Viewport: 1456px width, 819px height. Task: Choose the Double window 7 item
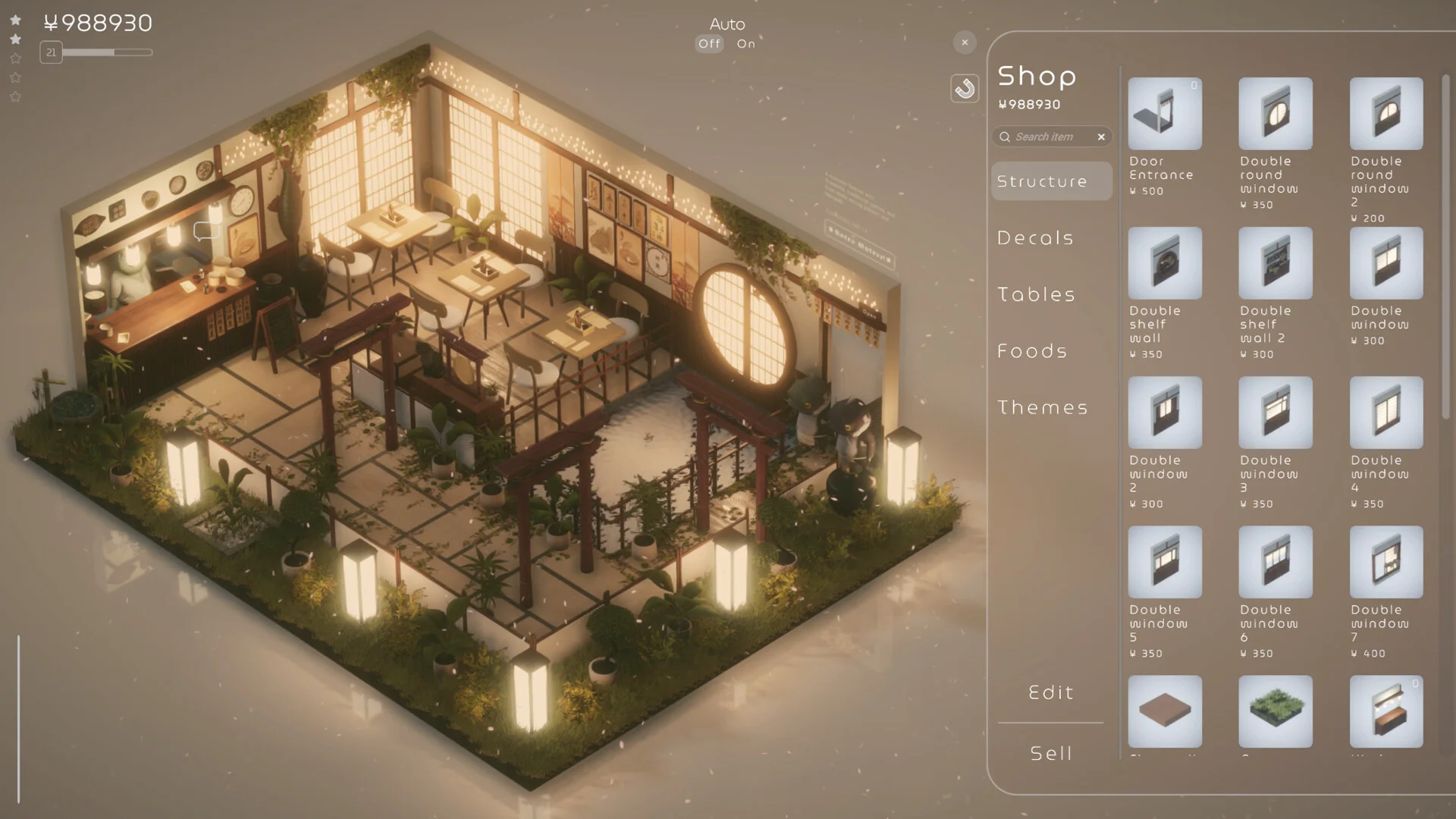[1386, 562]
